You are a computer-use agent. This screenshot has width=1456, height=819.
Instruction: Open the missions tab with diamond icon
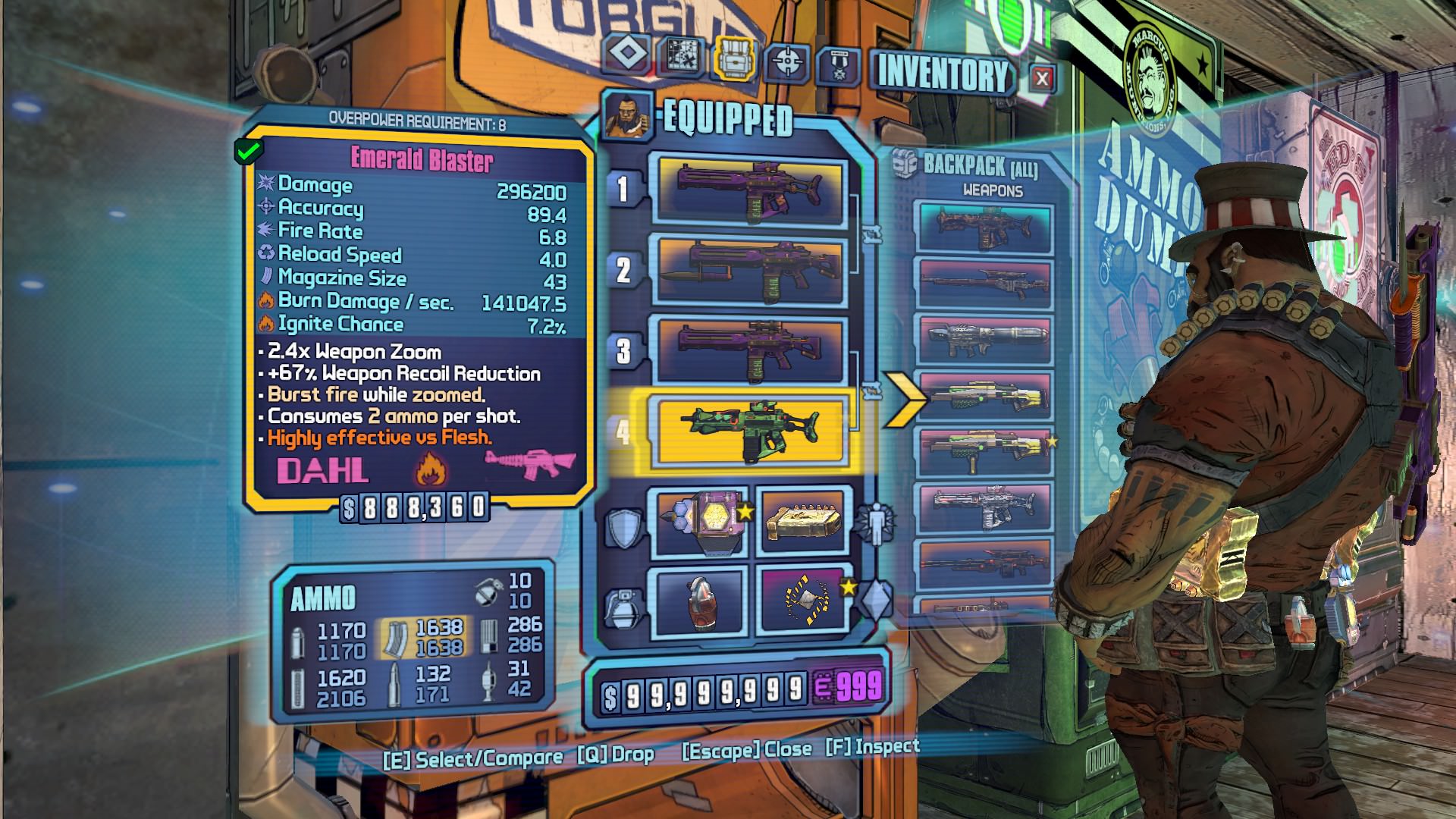[x=626, y=55]
